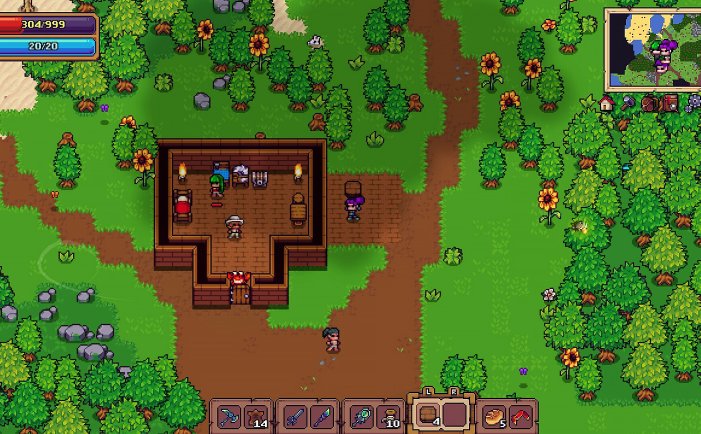Select the pickaxe hotbar slot

click(x=230, y=415)
